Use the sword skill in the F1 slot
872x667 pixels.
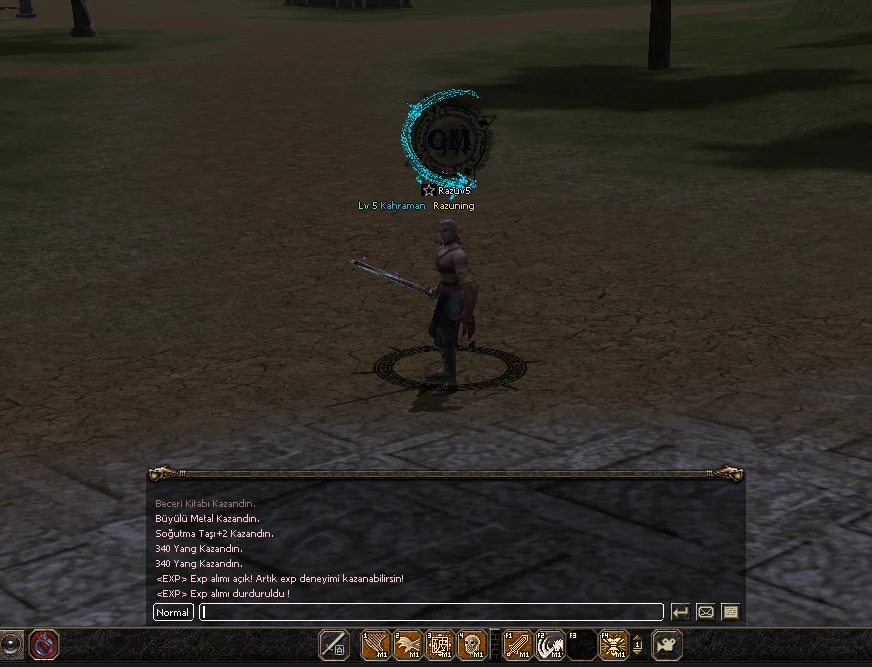coord(517,645)
